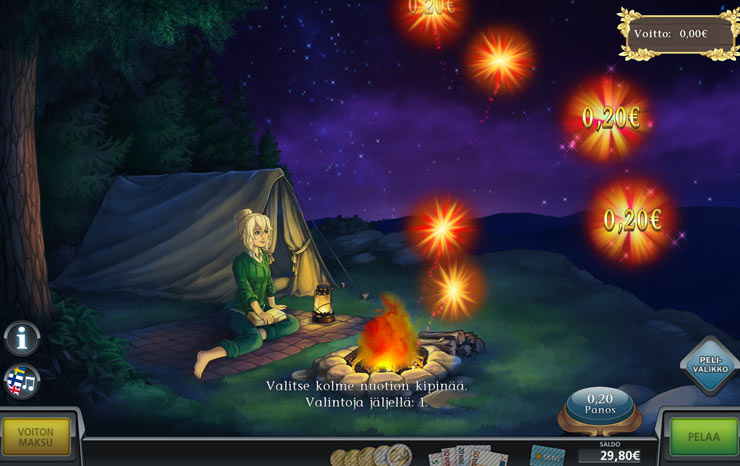Change the 0,20 Panos bet

(x=599, y=404)
